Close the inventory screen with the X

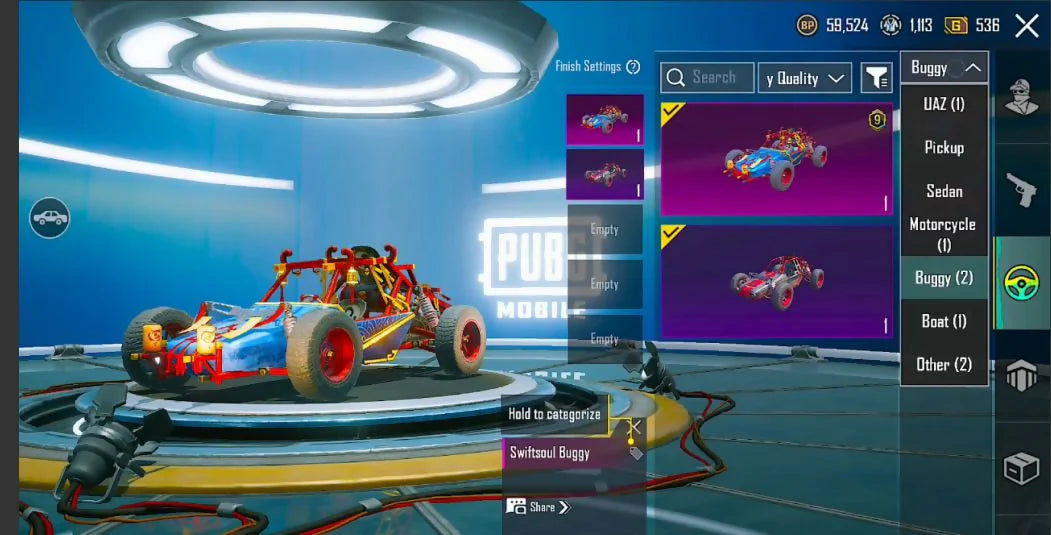tap(1027, 26)
